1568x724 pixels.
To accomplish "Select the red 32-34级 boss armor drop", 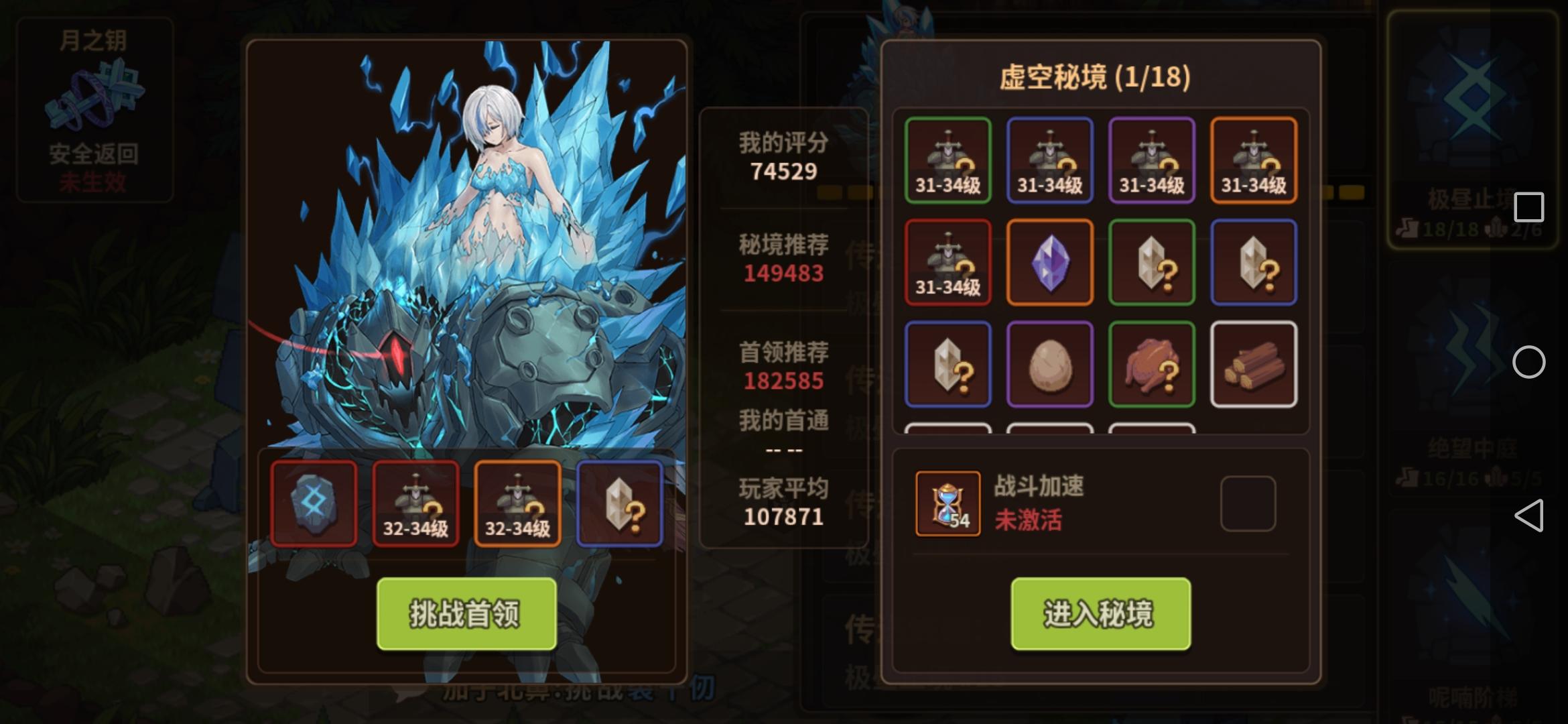I will tap(415, 503).
